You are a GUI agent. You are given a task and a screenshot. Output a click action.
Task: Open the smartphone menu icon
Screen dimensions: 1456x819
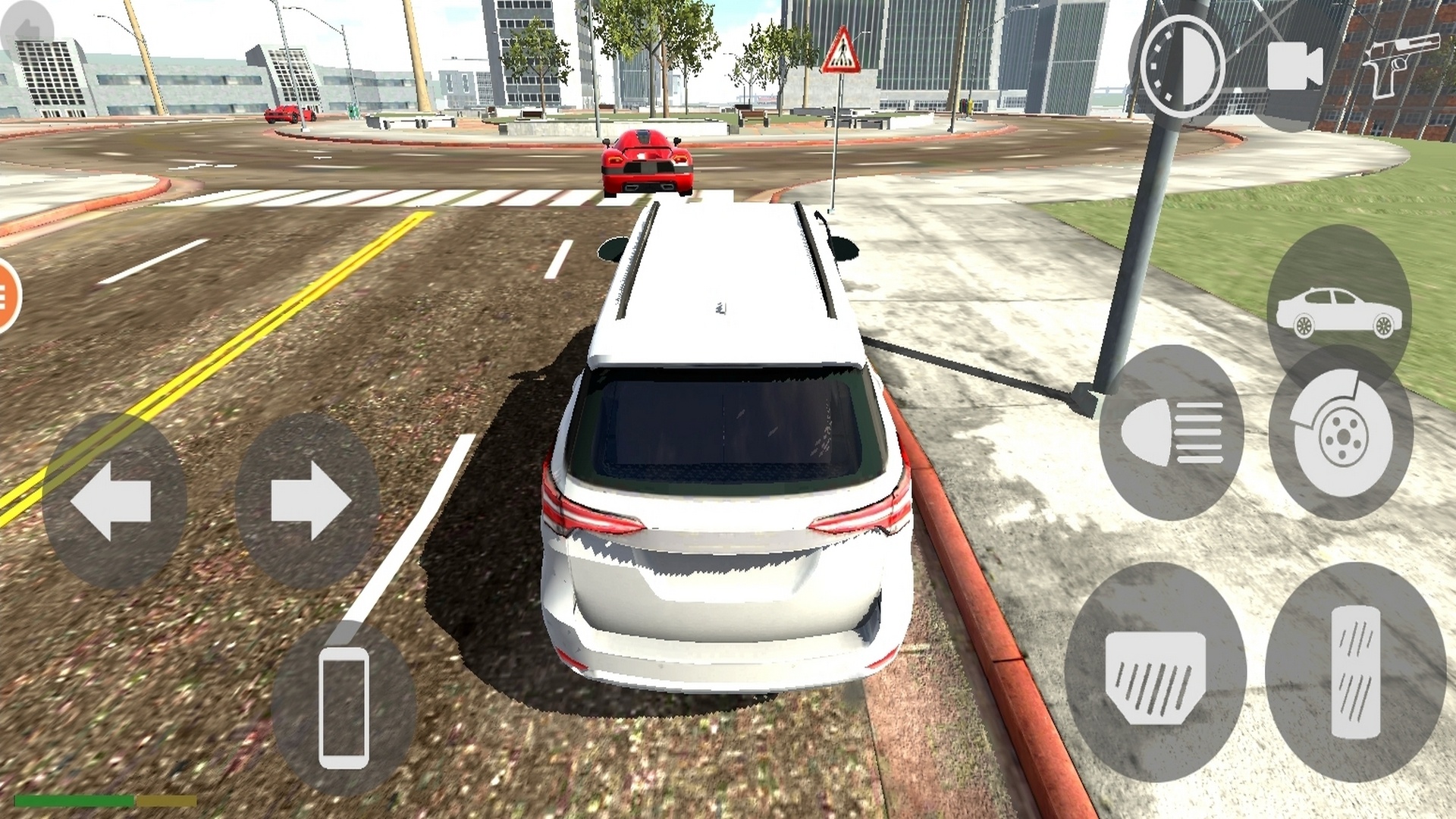tap(344, 707)
